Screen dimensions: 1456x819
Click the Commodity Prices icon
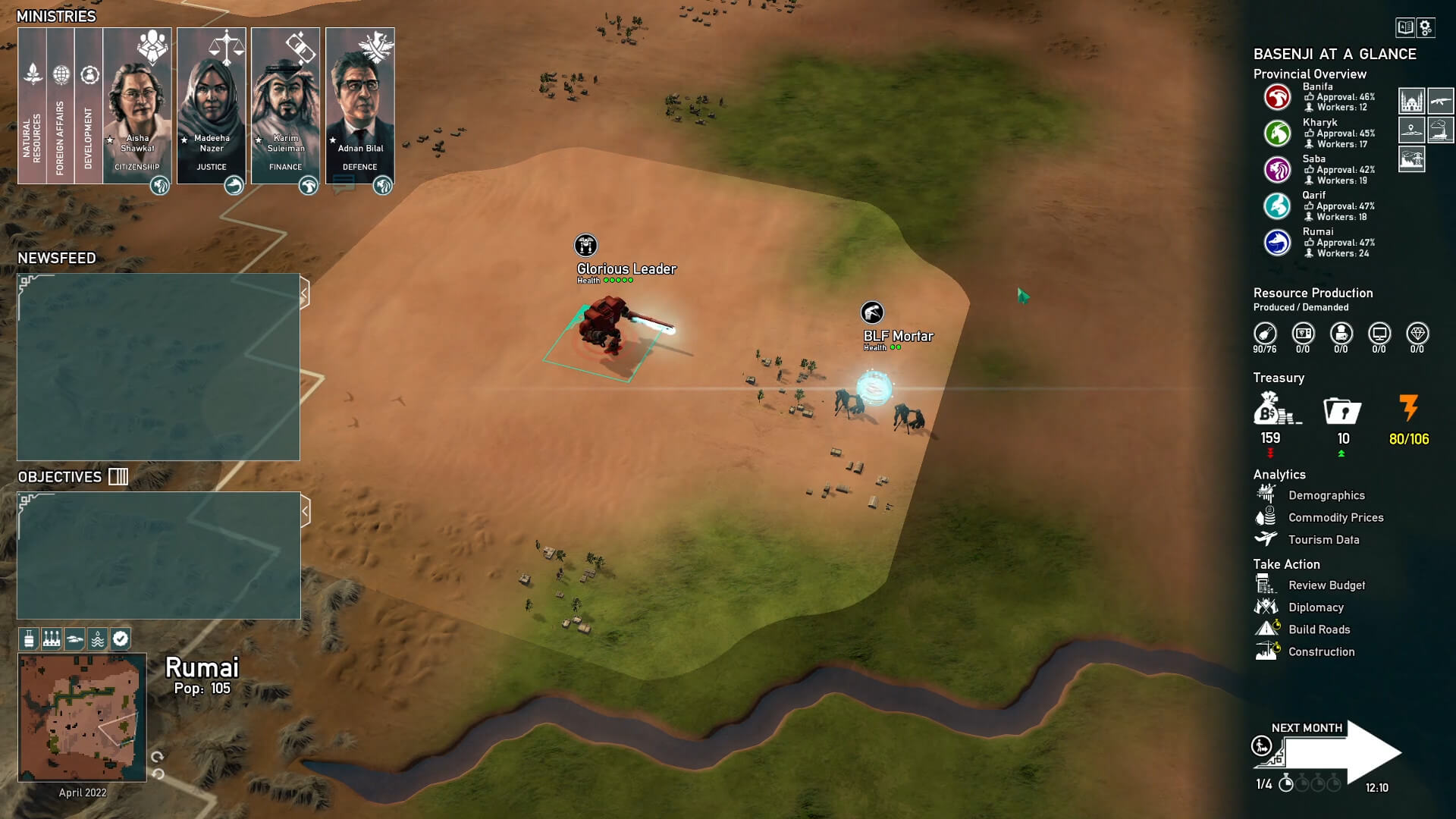click(x=1265, y=517)
